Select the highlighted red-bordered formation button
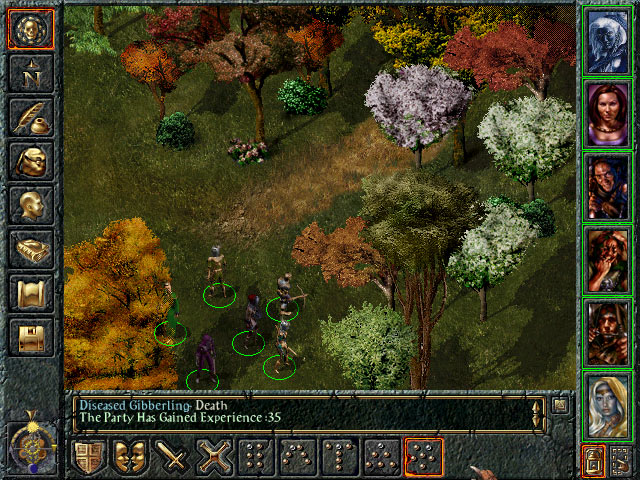640x480 pixels. (423, 457)
